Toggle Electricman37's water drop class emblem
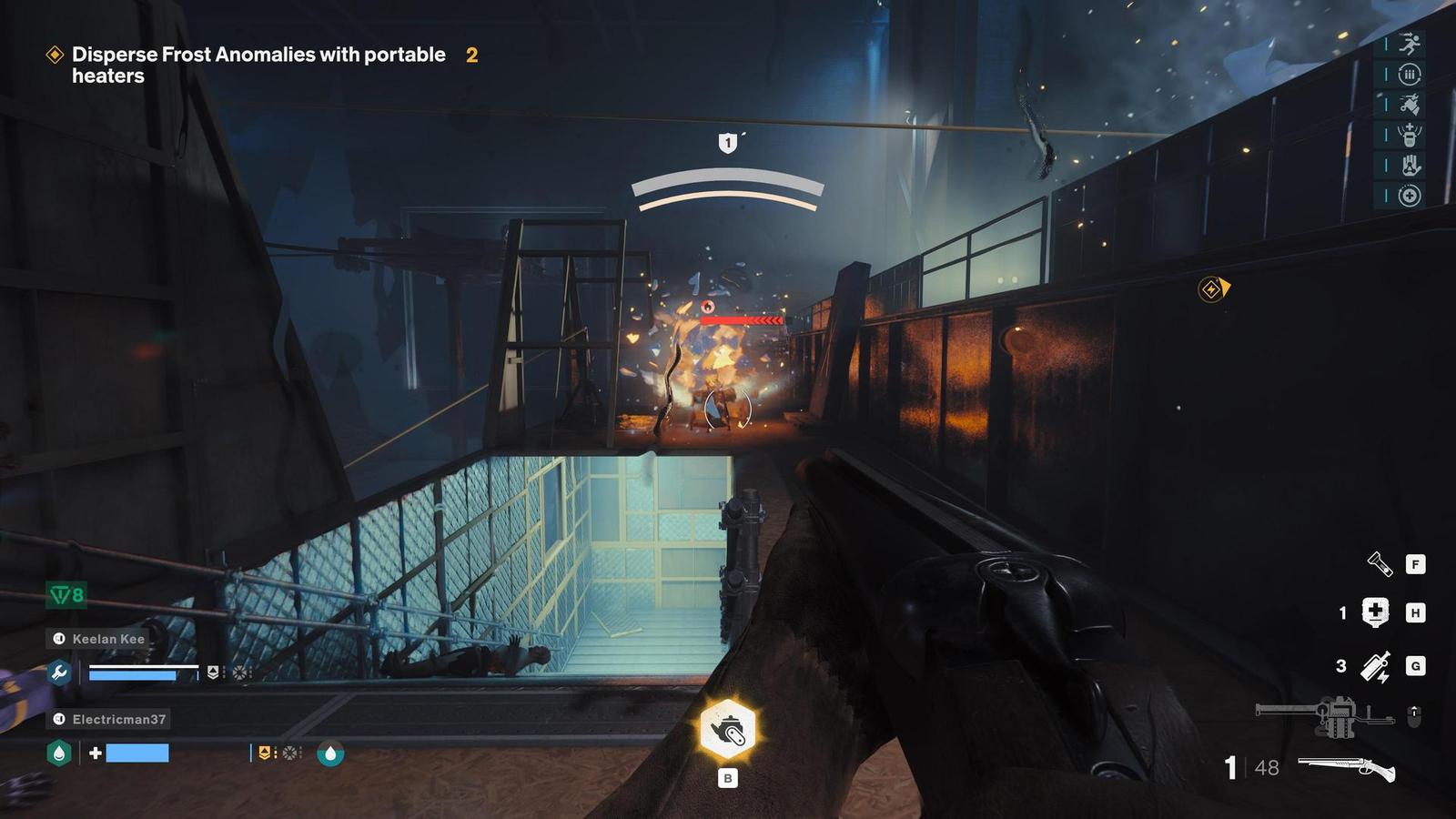 click(58, 753)
